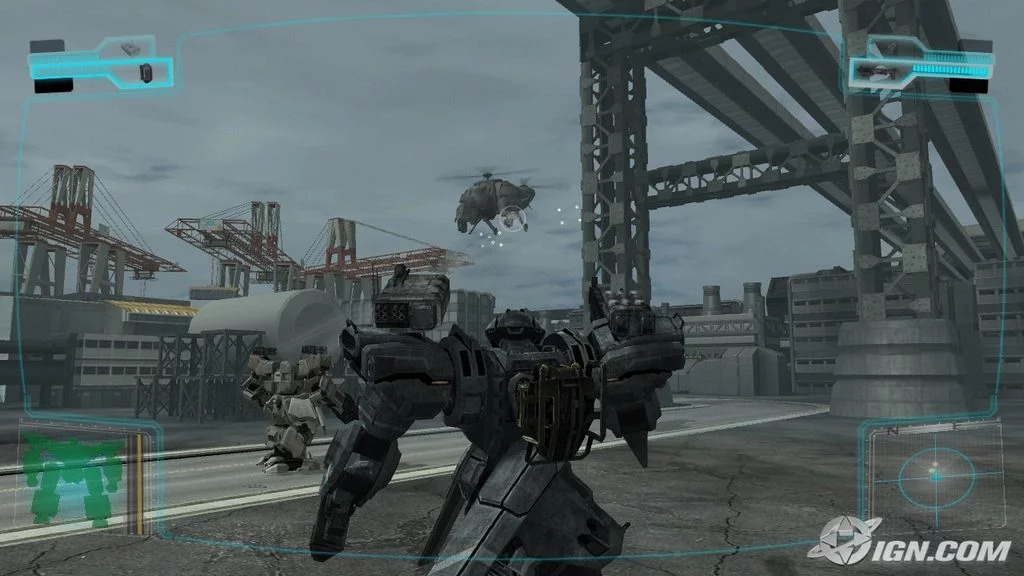This screenshot has width=1024, height=576.
Task: Select the left shoulder weapon icon
Action: (x=131, y=47)
